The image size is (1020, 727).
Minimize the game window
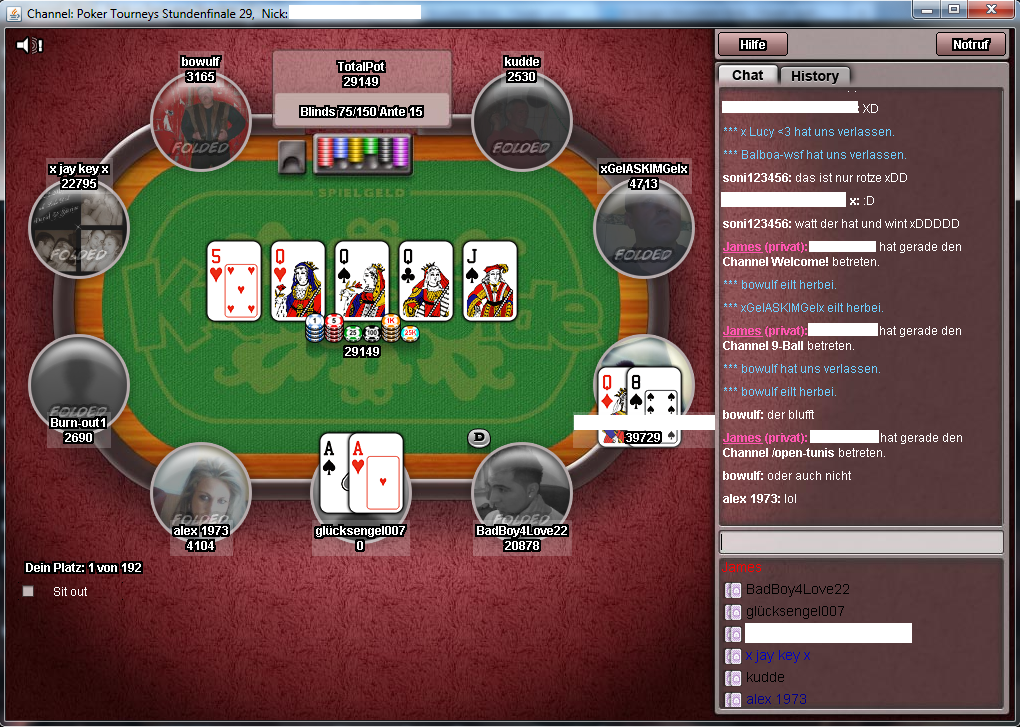click(929, 10)
